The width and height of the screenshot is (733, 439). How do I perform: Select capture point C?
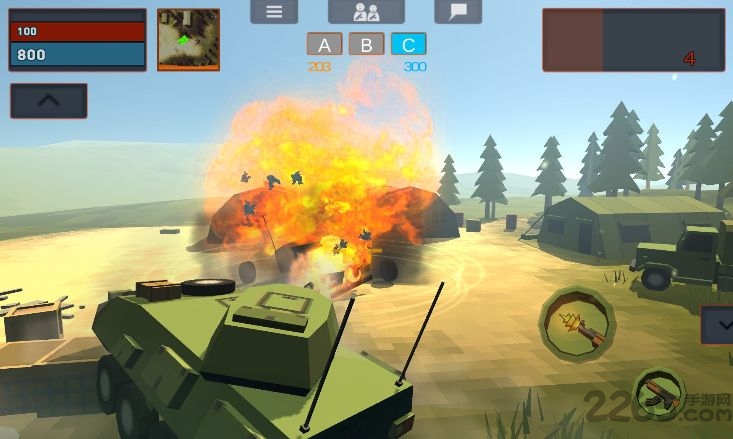(409, 45)
